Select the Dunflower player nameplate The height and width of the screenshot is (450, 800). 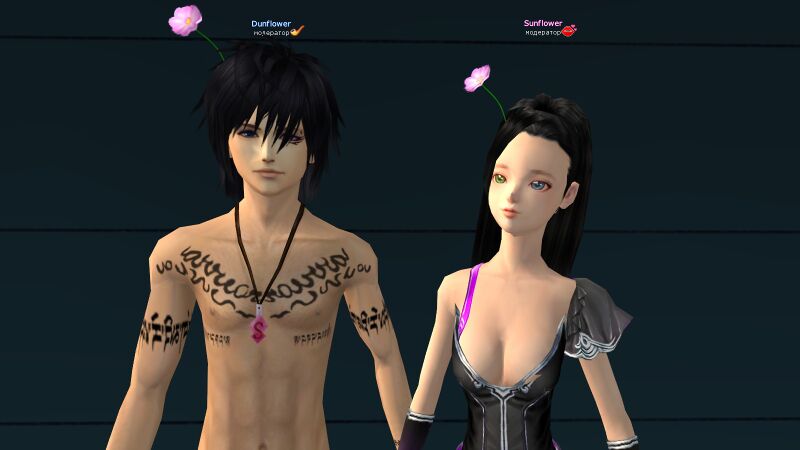point(270,22)
